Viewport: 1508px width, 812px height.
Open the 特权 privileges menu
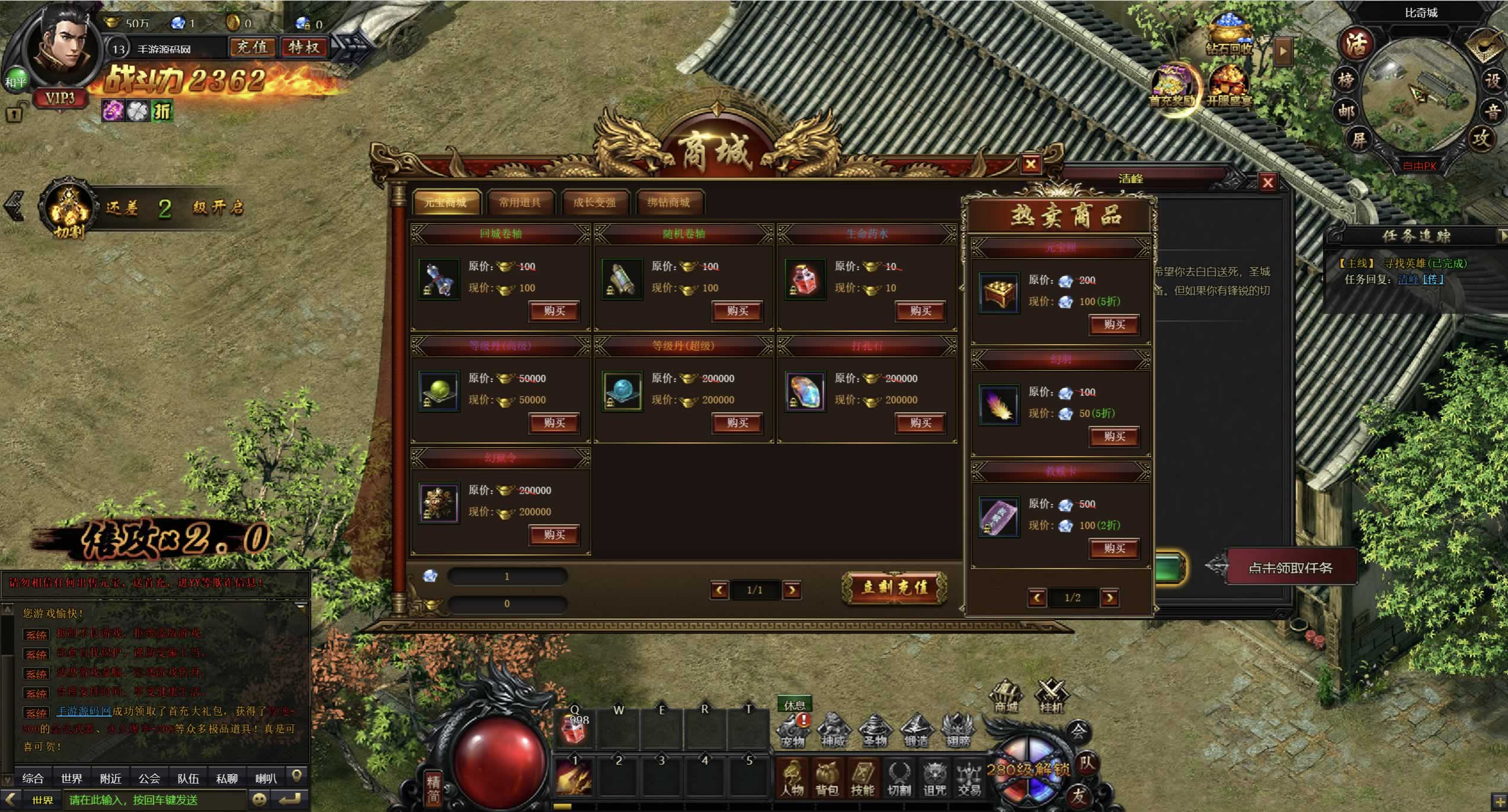(x=304, y=47)
